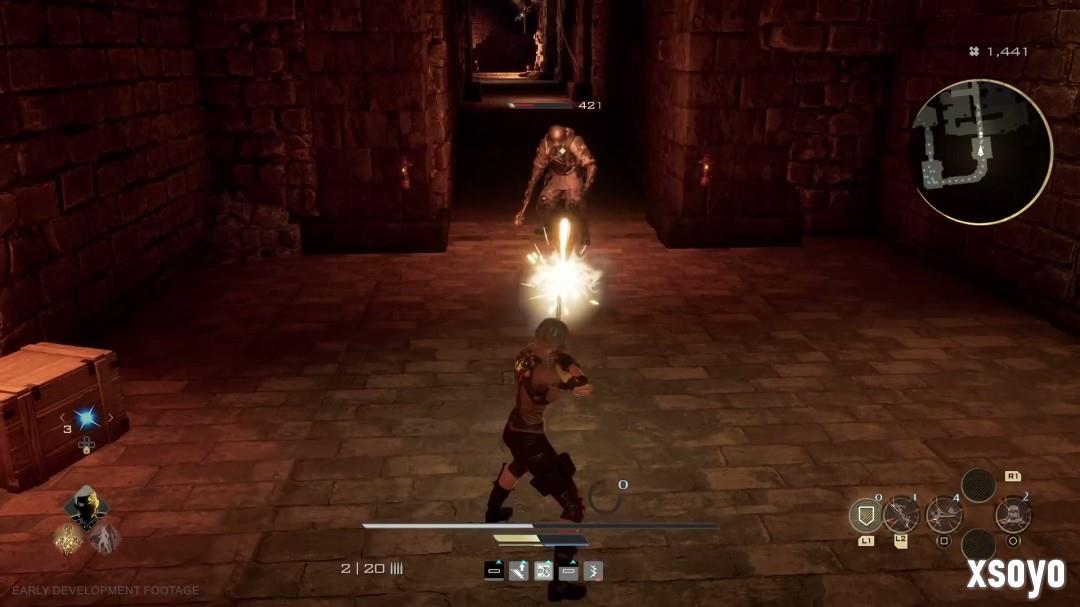
Task: Click the lightning bolt status icon
Action: click(593, 571)
